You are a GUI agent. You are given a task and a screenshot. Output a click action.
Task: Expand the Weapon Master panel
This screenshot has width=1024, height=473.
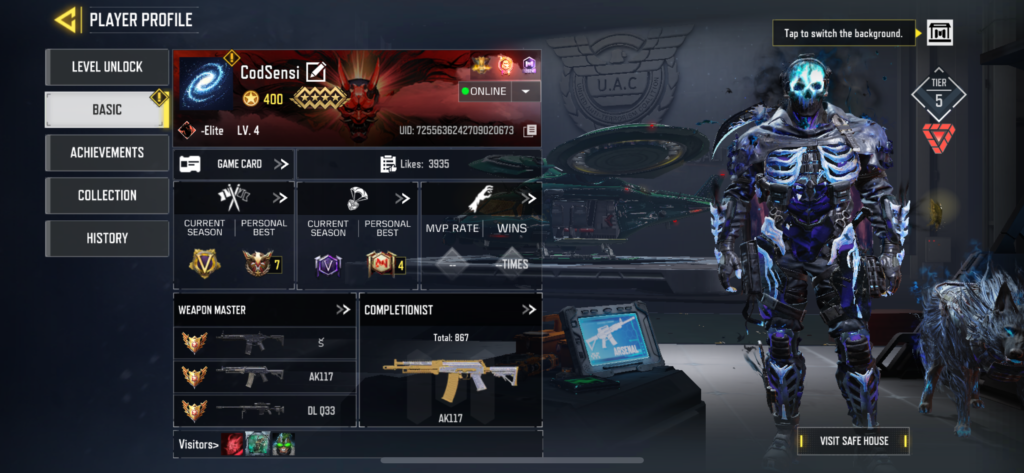tap(343, 310)
